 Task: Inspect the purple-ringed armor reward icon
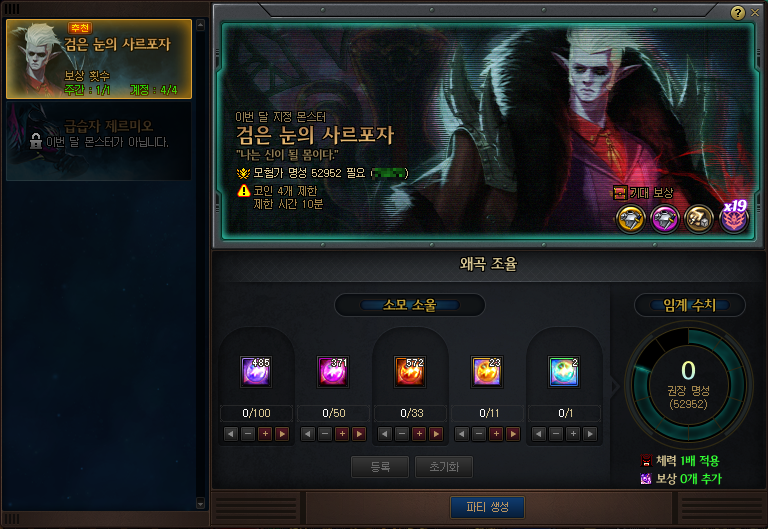tap(664, 218)
